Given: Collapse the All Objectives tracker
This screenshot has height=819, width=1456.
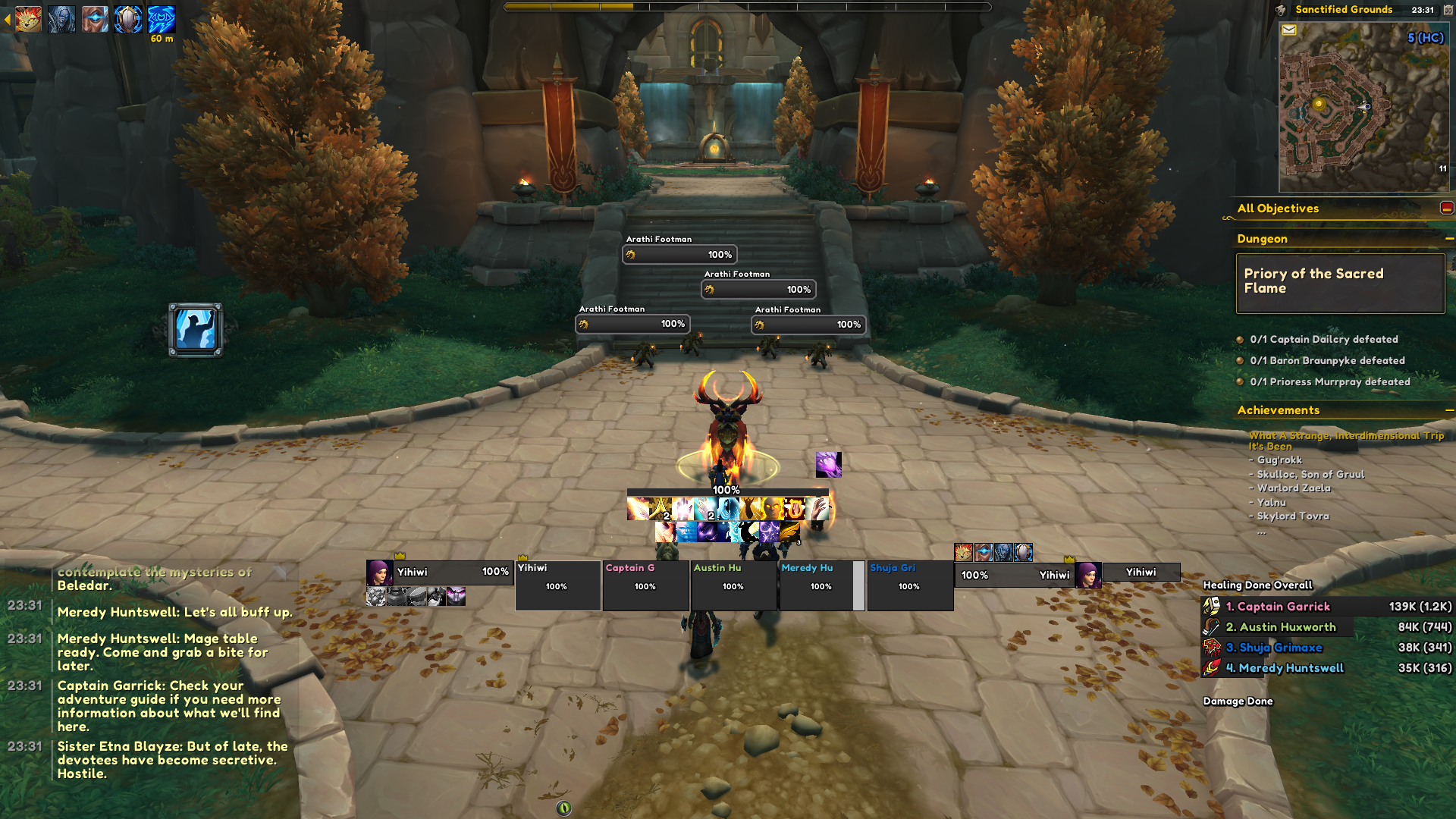Looking at the screenshot, I should [x=1446, y=208].
